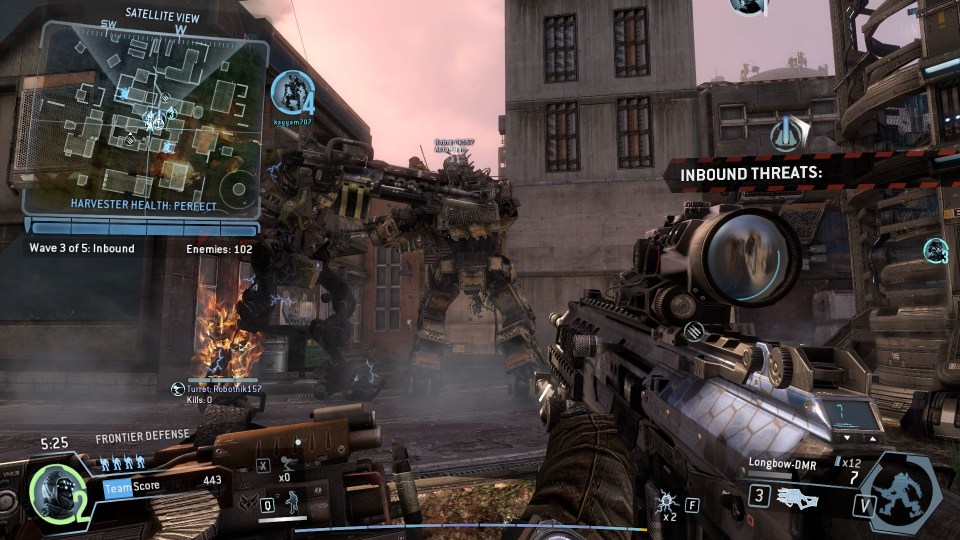Click the circular radar pulse icon on minimap
This screenshot has height=540, width=960.
pos(239,188)
